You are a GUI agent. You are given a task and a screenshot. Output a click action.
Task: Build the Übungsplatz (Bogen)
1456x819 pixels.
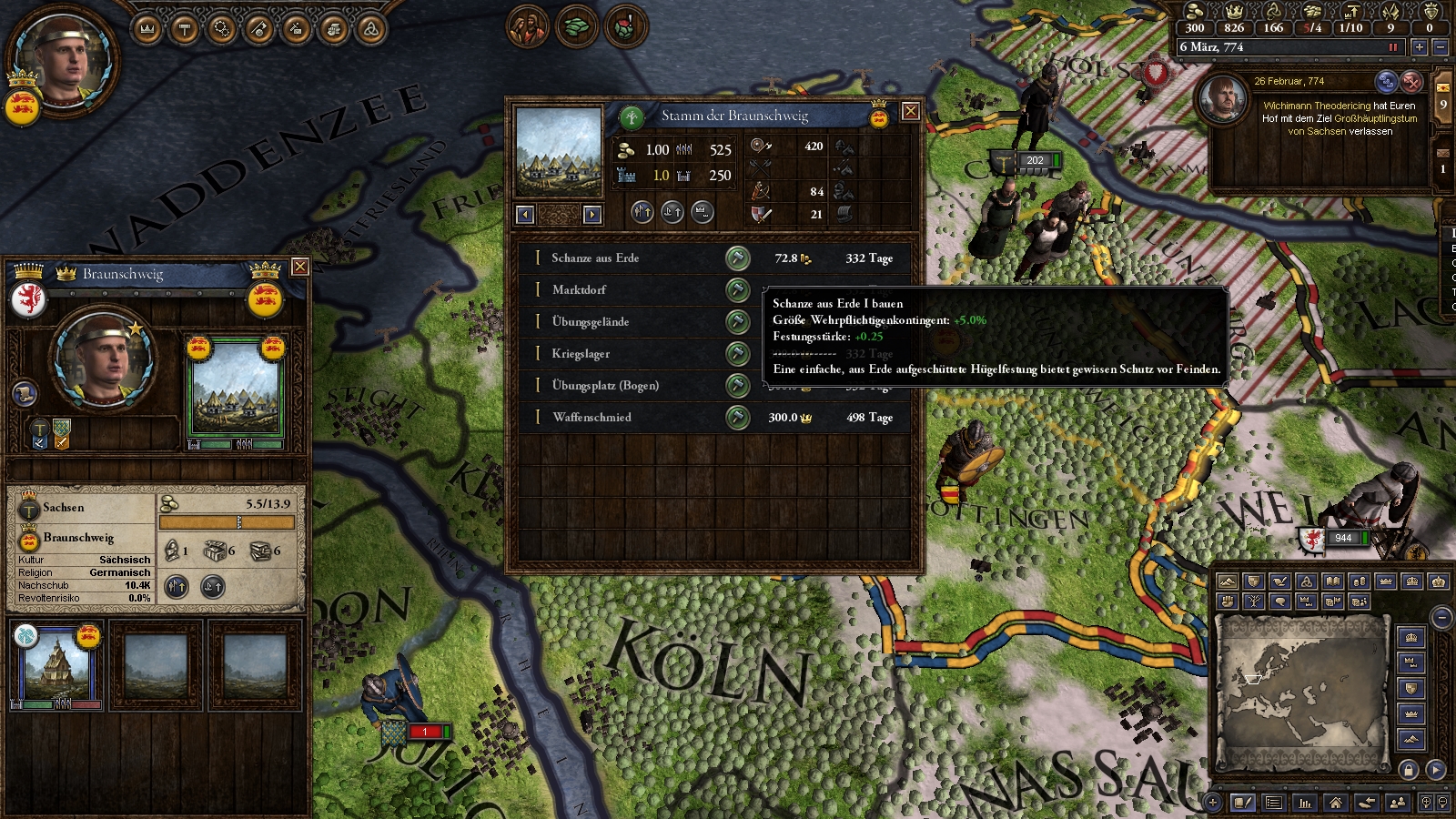(737, 386)
